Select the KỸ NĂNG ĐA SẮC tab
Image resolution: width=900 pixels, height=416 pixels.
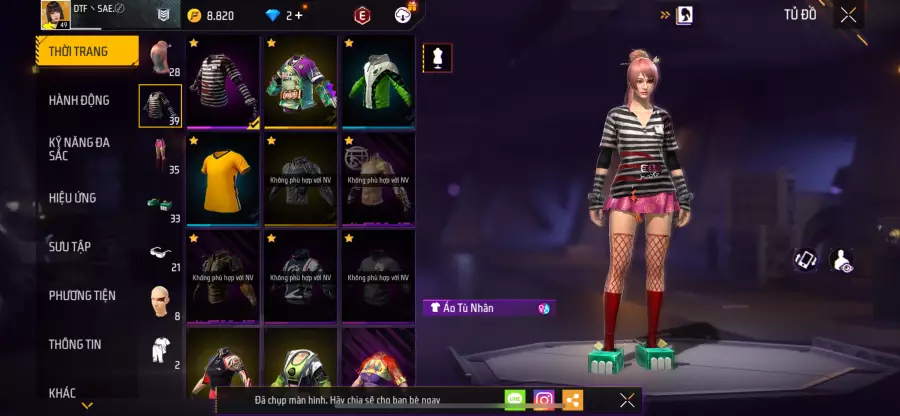(80, 149)
